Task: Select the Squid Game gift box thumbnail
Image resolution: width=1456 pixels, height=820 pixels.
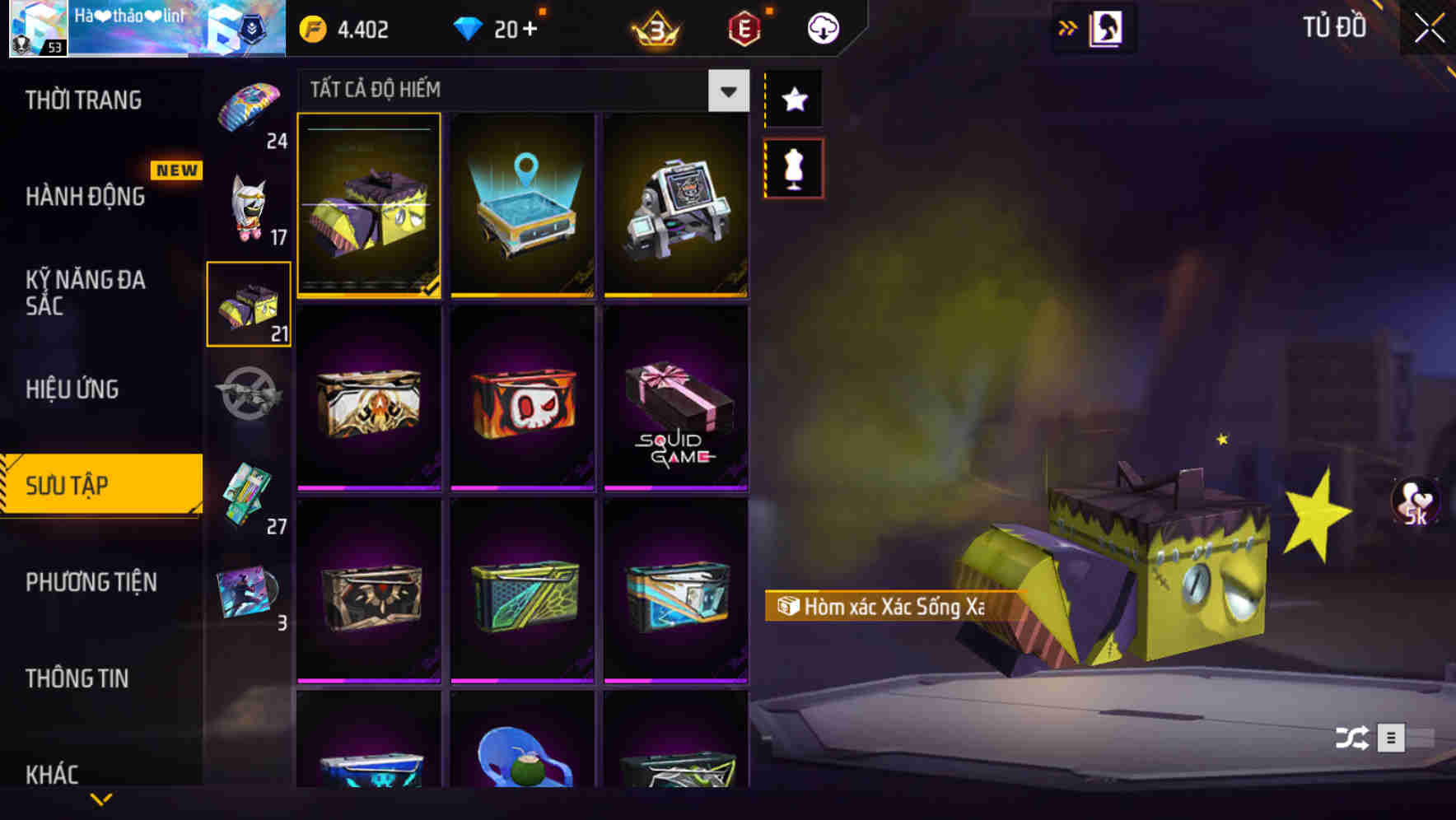Action: (x=675, y=399)
